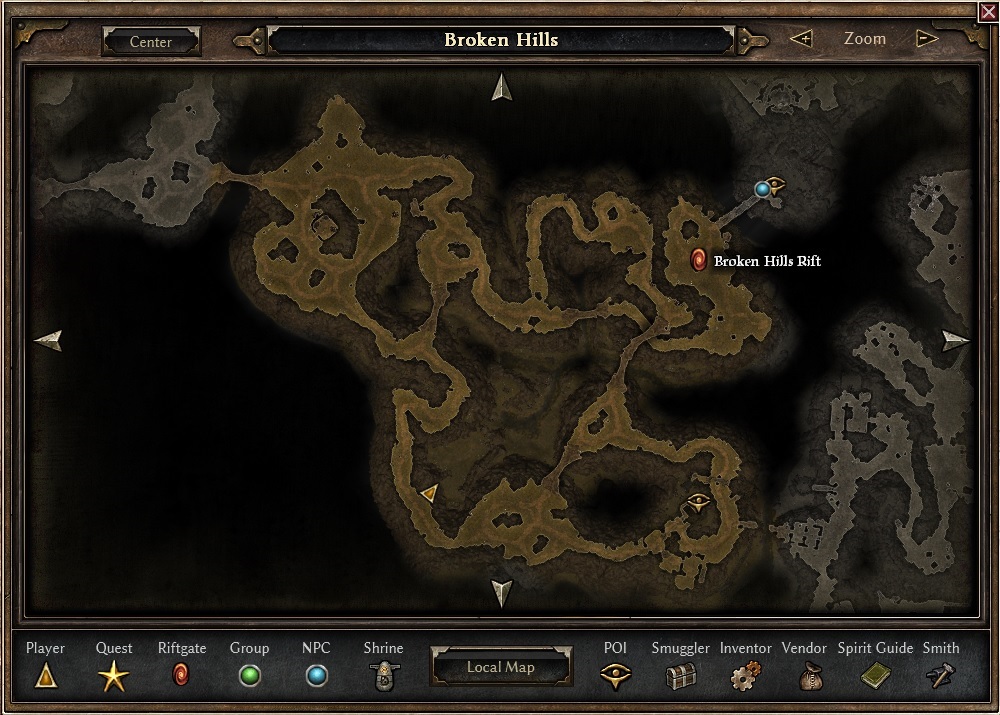Viewport: 1000px width, 715px height.
Task: Click the Center button
Action: [x=151, y=42]
